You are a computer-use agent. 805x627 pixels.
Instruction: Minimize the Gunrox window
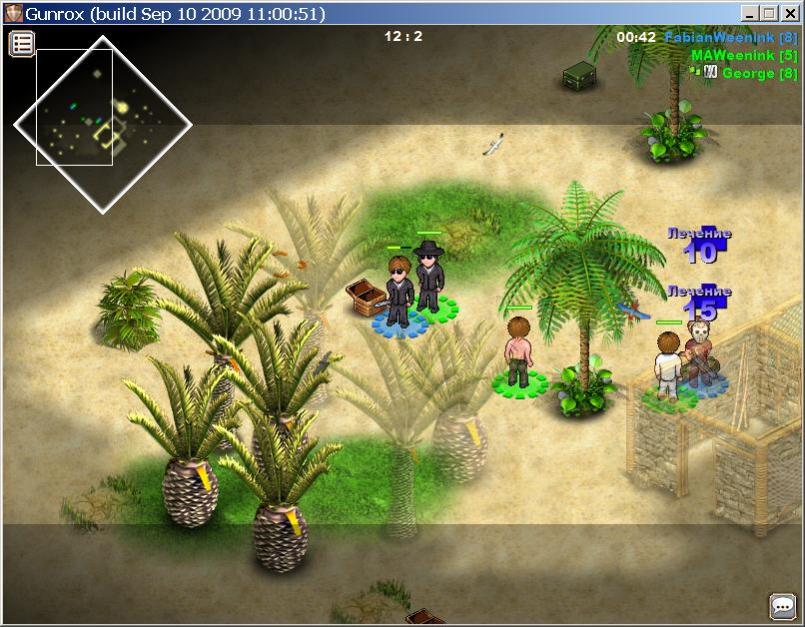click(750, 13)
